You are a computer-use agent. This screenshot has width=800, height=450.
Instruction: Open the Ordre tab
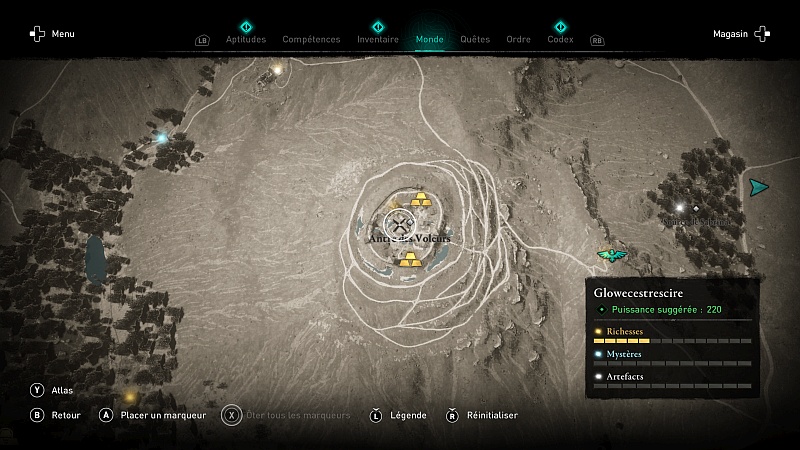coord(518,39)
